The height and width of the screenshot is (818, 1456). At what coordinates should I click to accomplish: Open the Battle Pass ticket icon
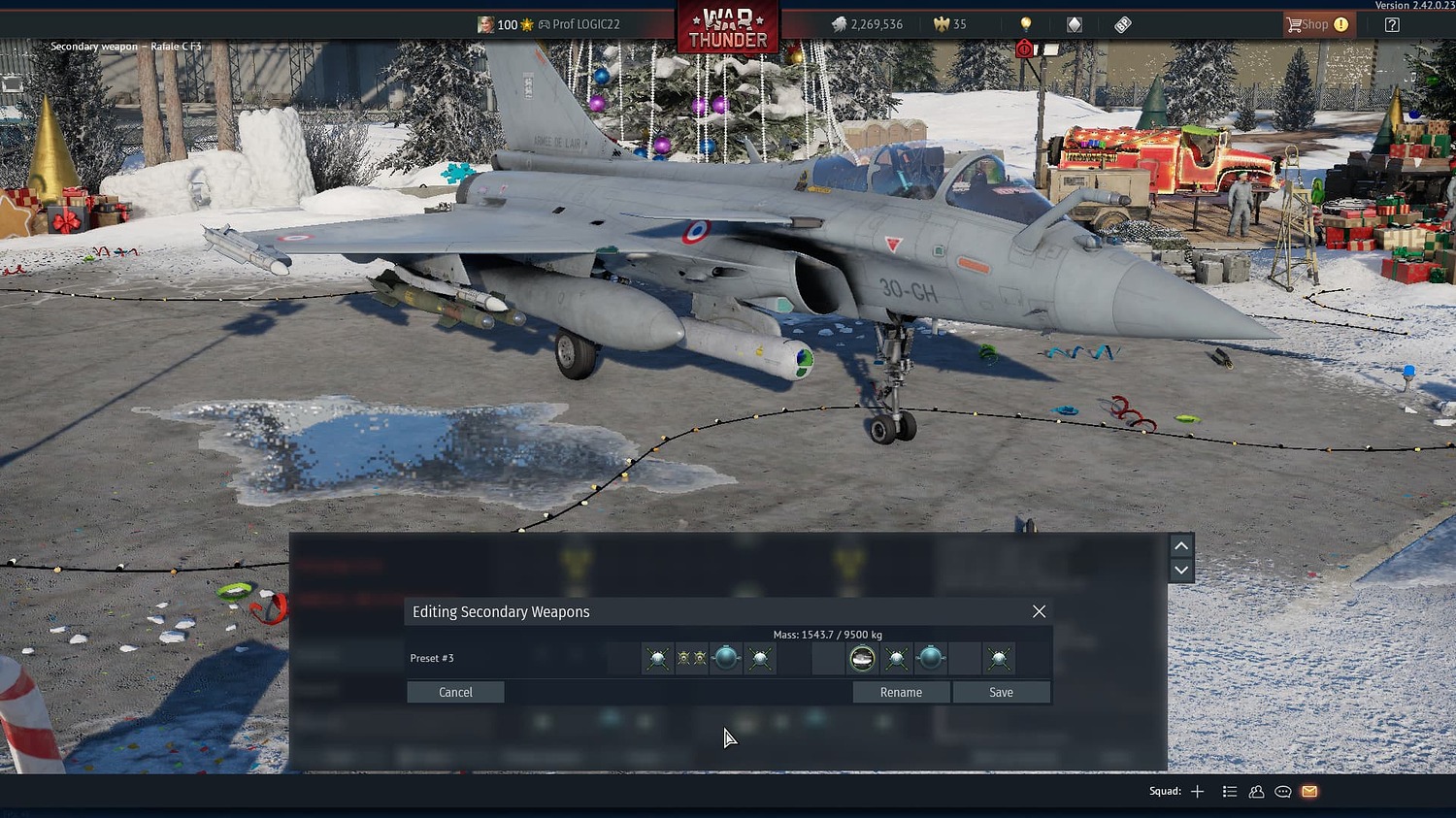pos(1122,24)
